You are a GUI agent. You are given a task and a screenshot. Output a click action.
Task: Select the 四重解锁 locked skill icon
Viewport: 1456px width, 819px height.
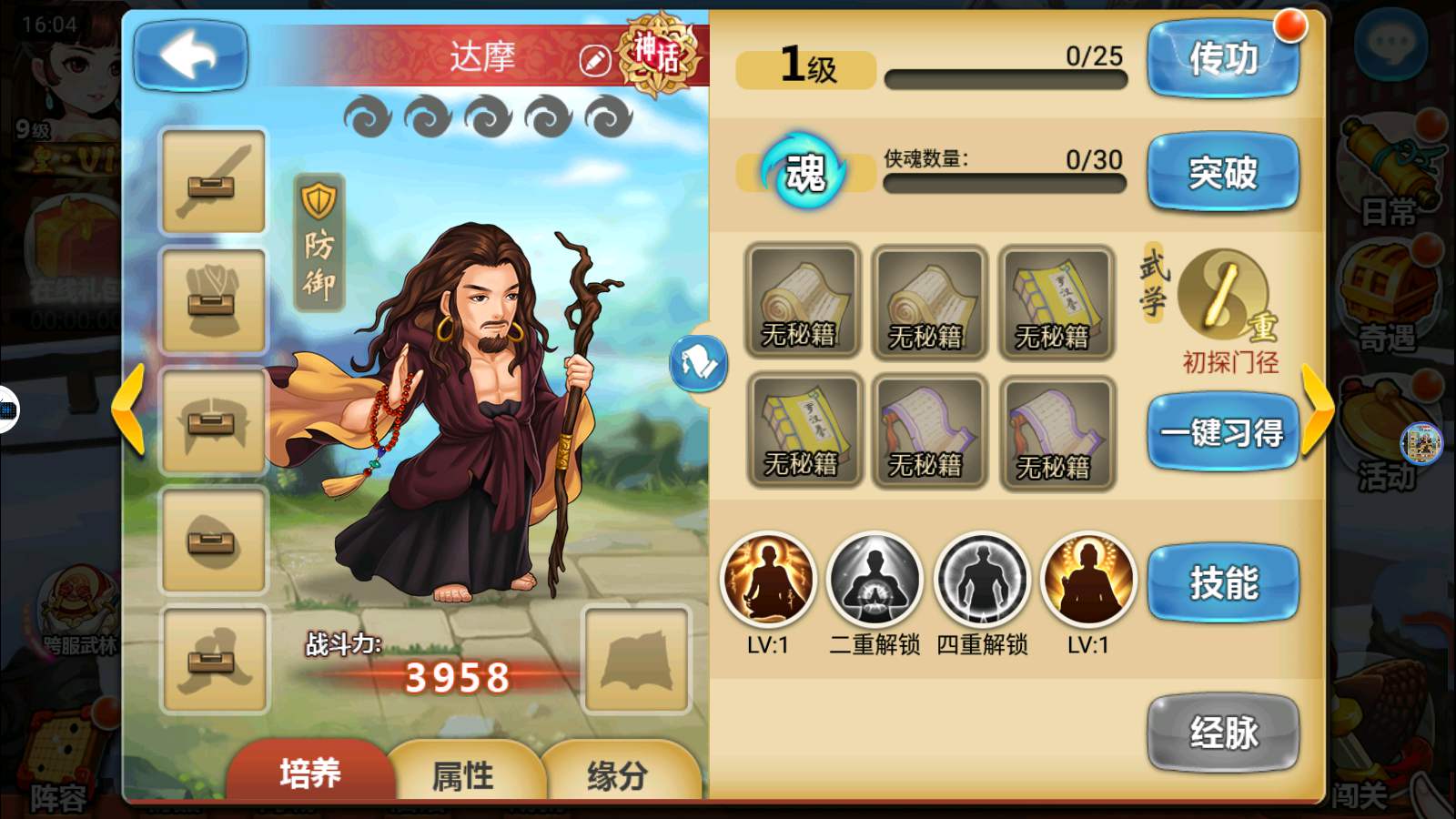coord(982,580)
